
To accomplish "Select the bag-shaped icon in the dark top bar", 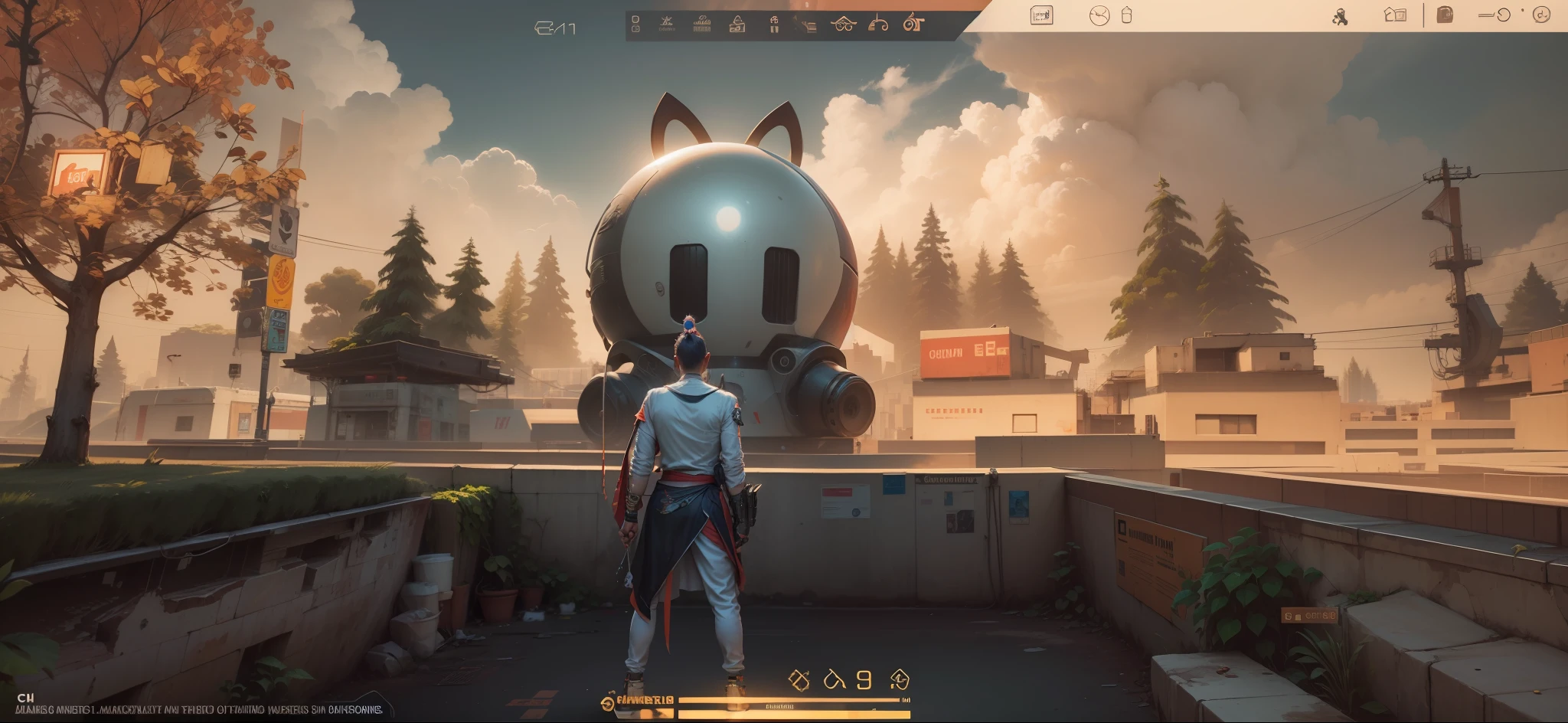I will pos(737,25).
